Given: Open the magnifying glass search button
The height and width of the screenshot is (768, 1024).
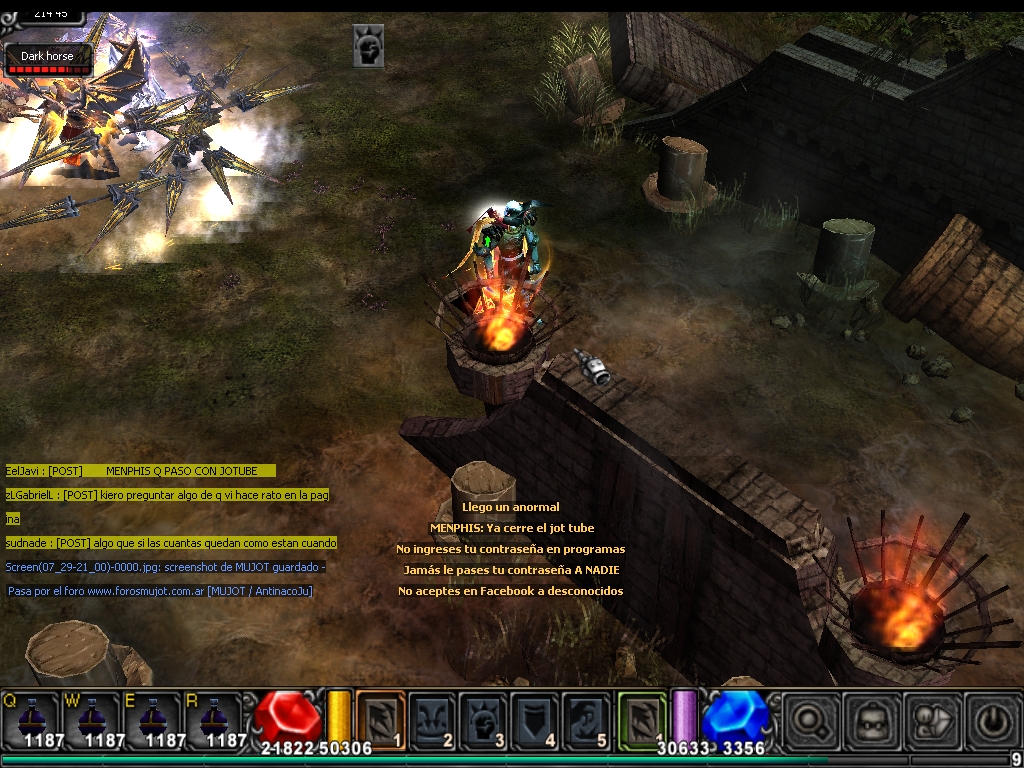Looking at the screenshot, I should (x=810, y=720).
